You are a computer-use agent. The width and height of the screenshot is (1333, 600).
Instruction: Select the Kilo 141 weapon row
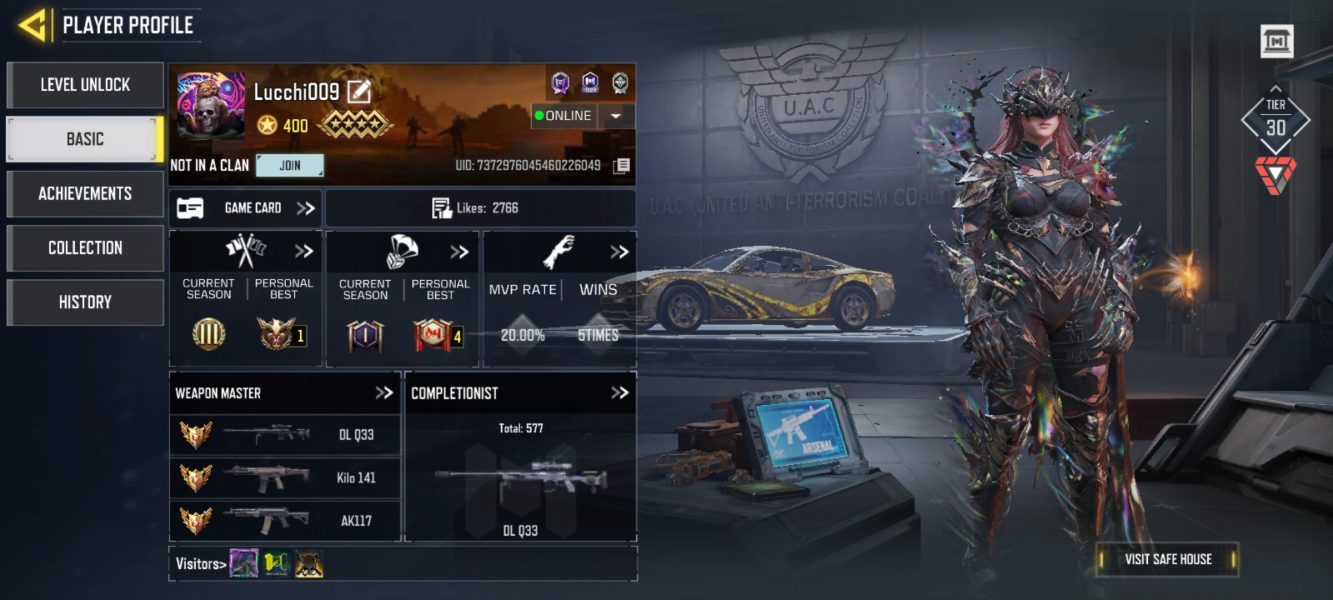[285, 478]
